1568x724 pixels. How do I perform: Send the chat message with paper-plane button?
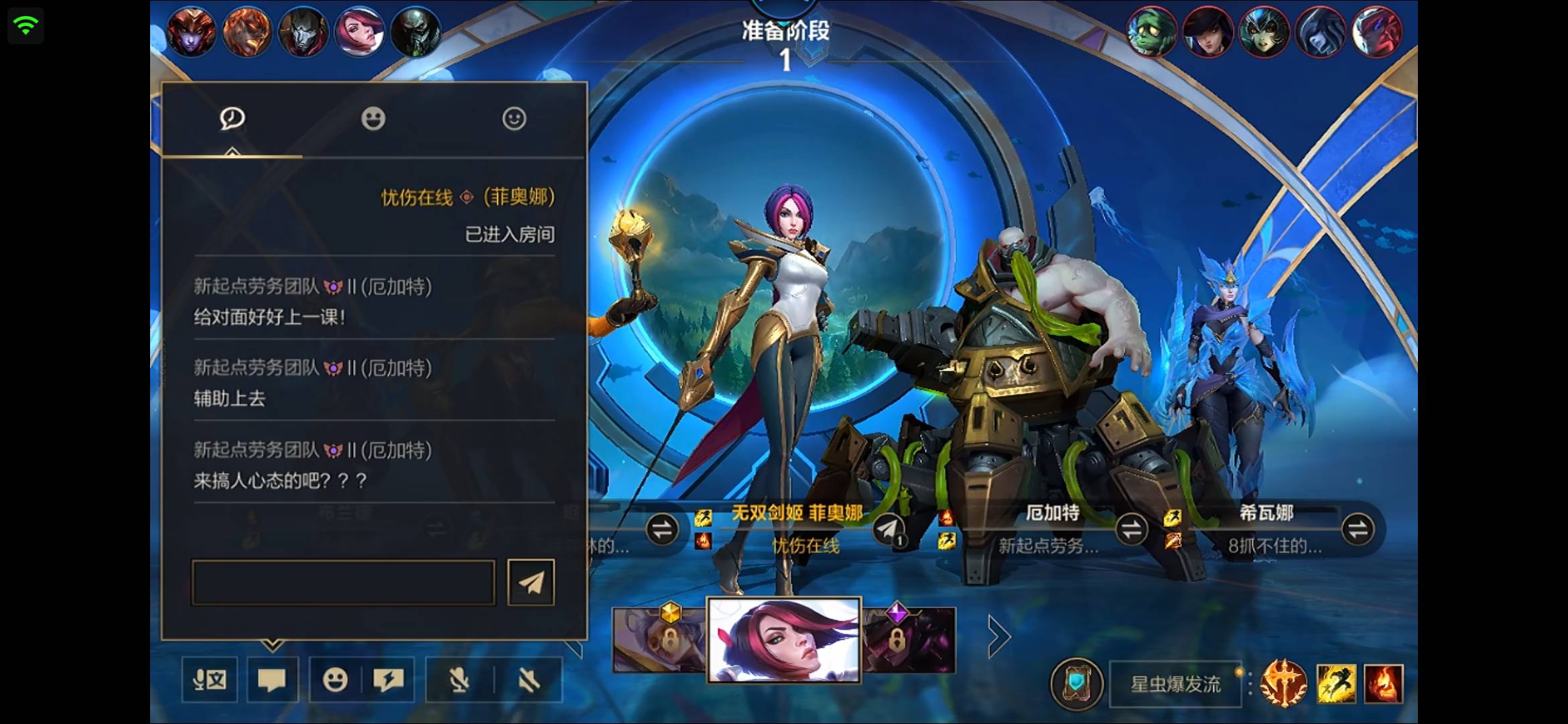point(531,583)
